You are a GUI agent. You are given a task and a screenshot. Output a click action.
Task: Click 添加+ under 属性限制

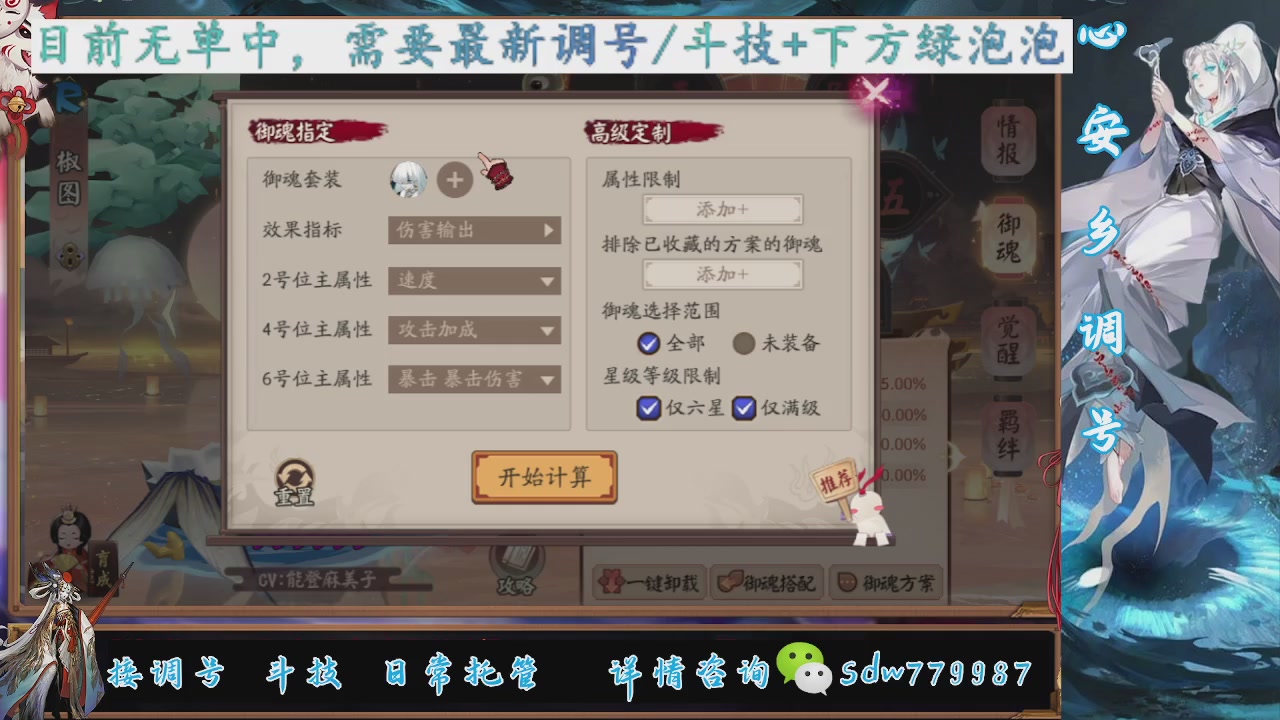[x=722, y=210]
